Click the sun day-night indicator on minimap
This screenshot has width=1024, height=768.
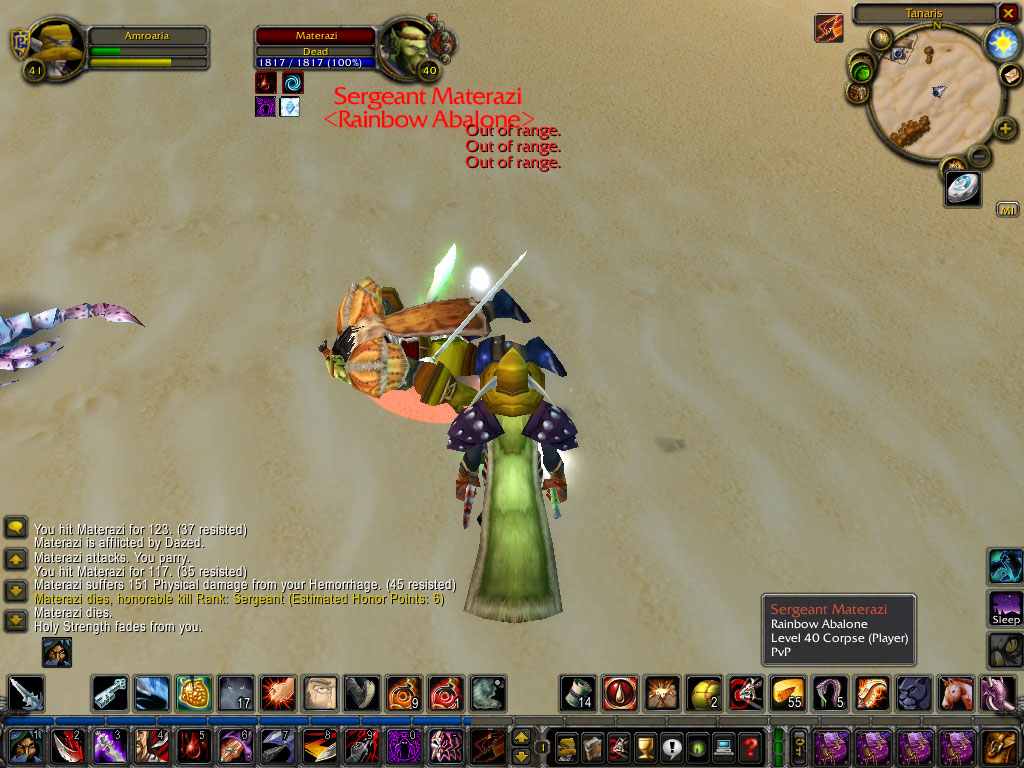[x=1001, y=43]
